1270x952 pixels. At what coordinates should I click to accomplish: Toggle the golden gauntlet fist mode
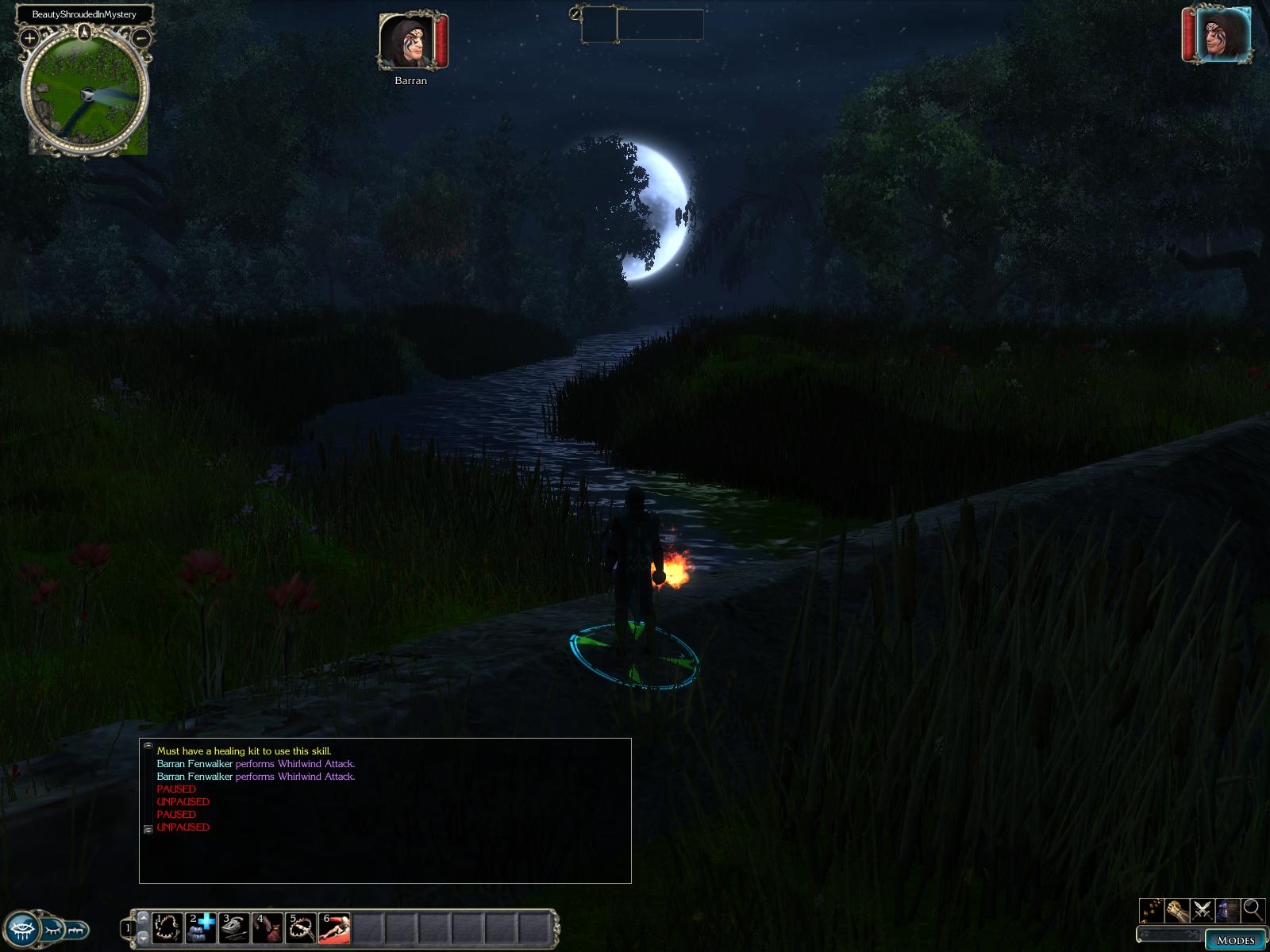pos(1176,909)
